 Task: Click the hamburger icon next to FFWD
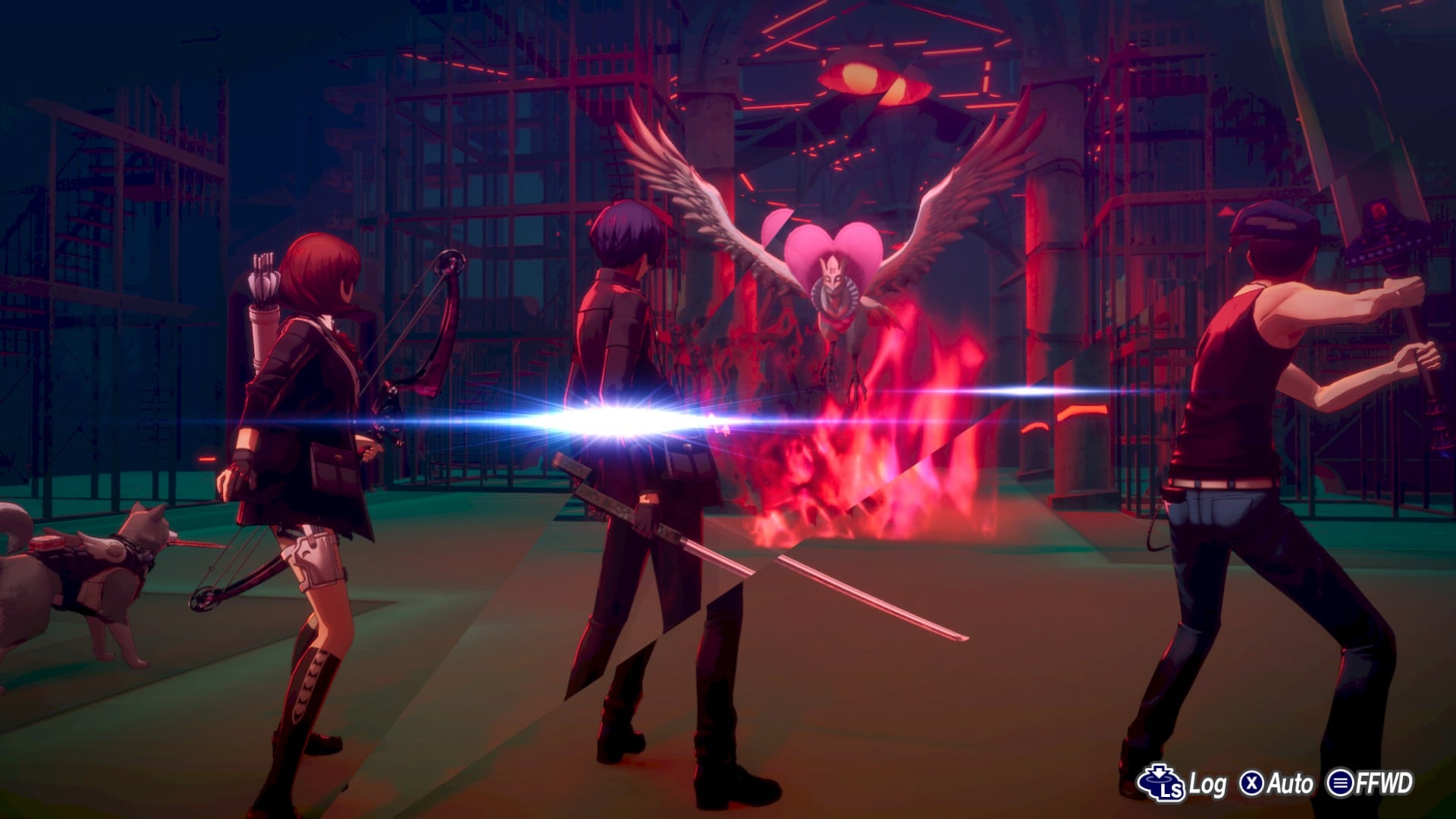1340,782
